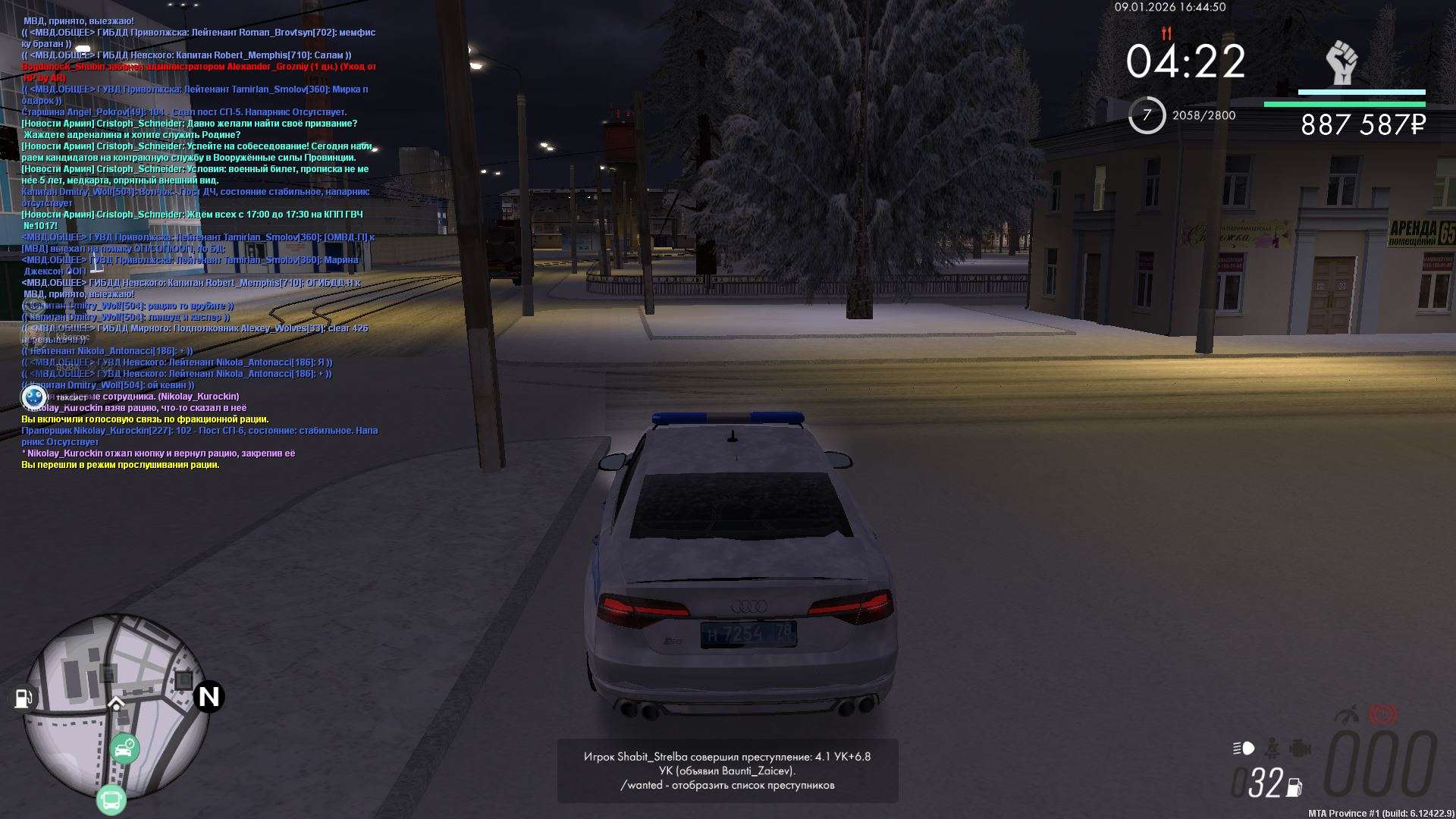Click the engine indicator icon
This screenshot has width=1456, height=819.
tap(1301, 748)
